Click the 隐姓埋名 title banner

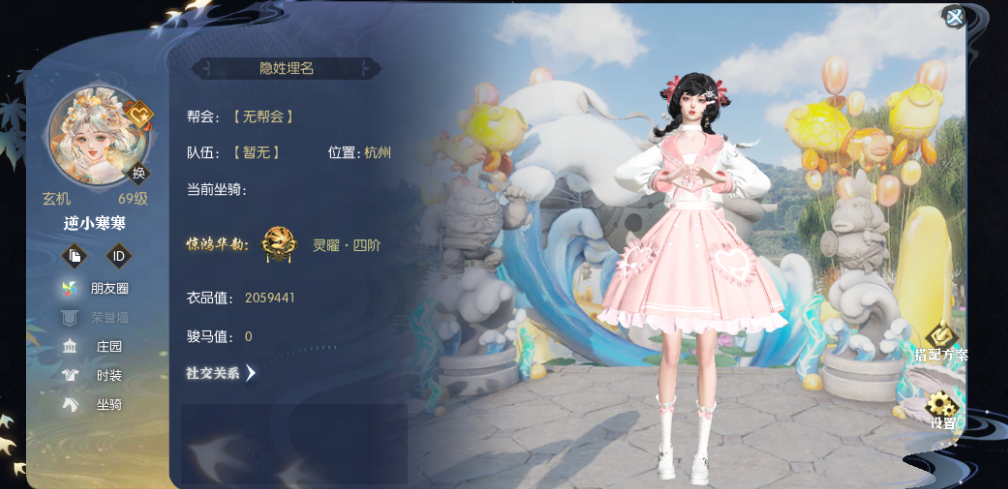(287, 68)
